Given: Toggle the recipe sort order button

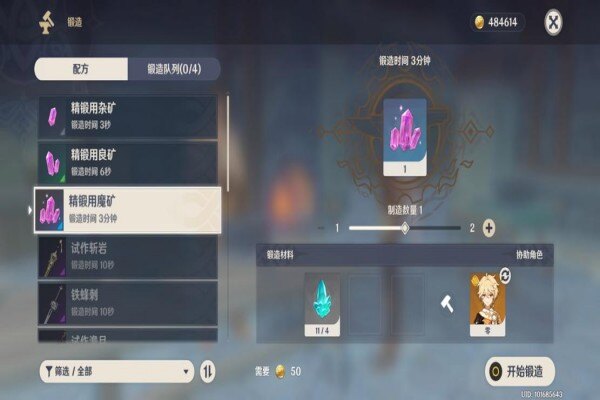Looking at the screenshot, I should [208, 371].
